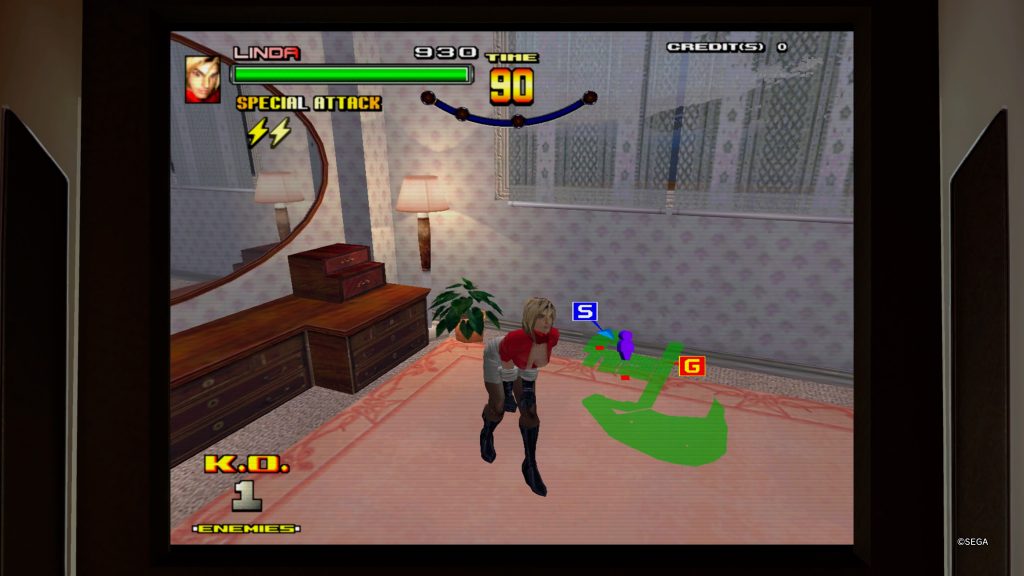Select the Special Attack lightning bolt icons

click(x=268, y=132)
